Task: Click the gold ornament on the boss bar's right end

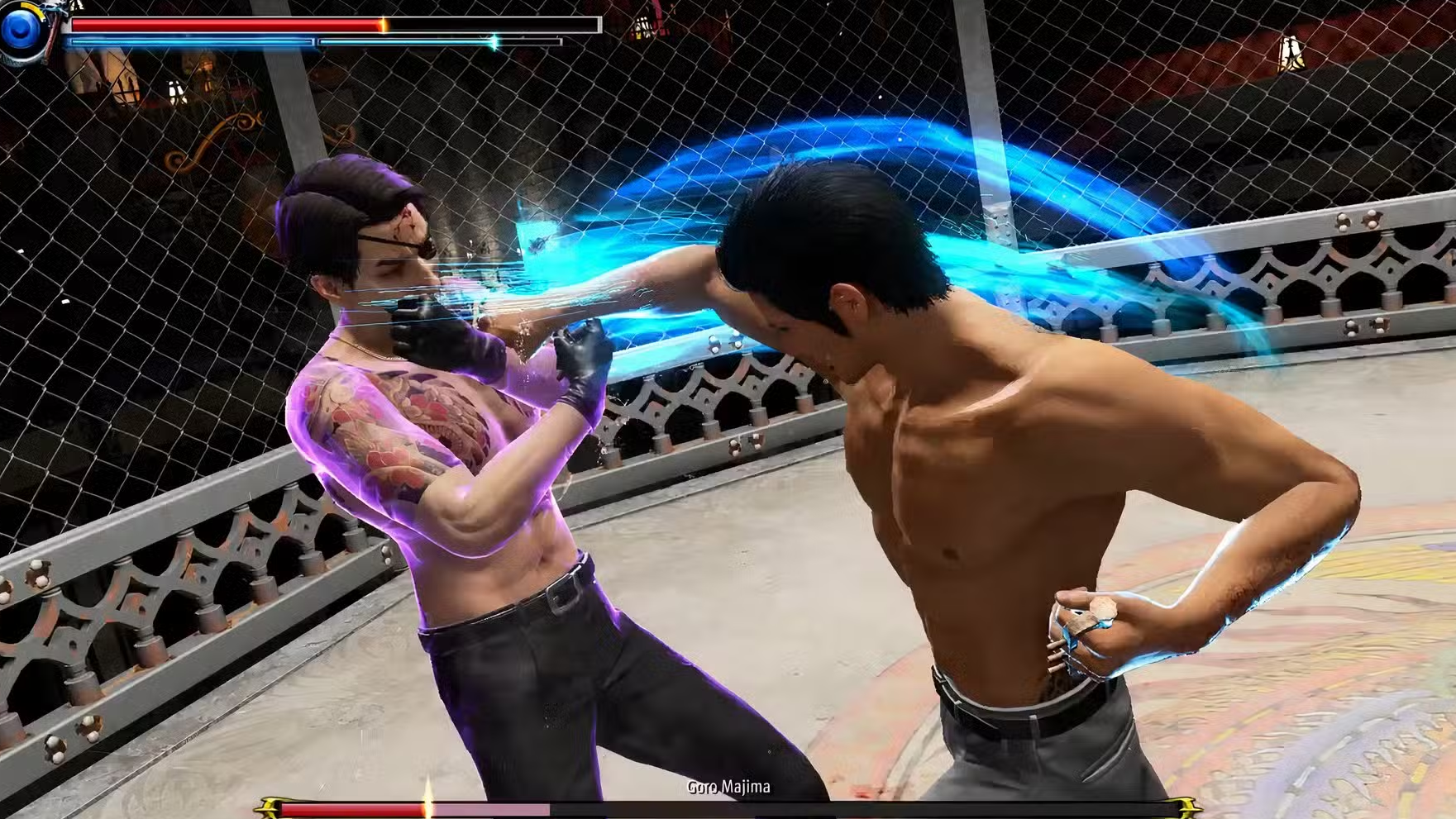Action: (x=1184, y=807)
